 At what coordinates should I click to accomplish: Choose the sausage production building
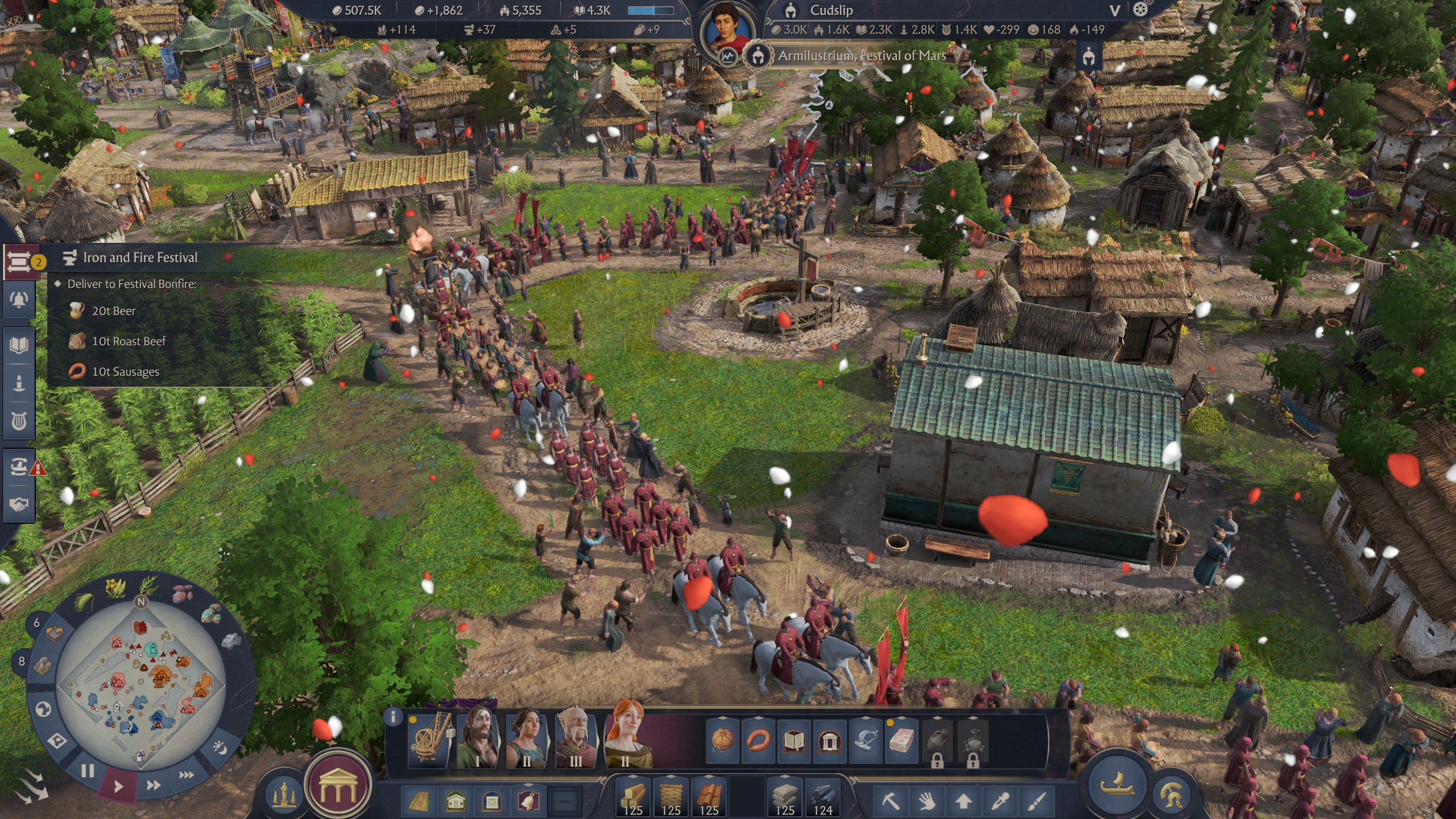coord(758,740)
